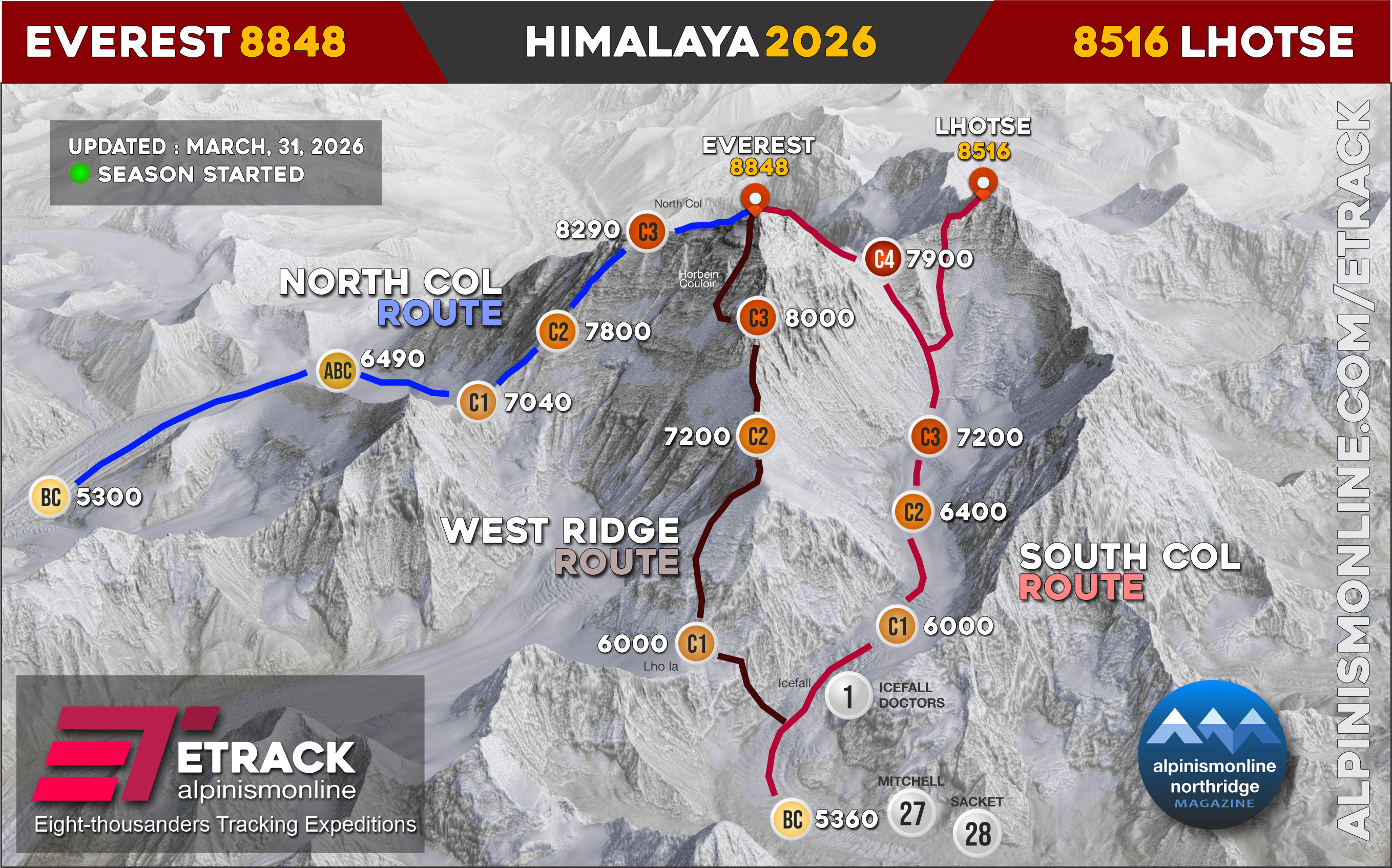The image size is (1392, 868).
Task: Select the Everest summit pin marker
Action: click(755, 199)
